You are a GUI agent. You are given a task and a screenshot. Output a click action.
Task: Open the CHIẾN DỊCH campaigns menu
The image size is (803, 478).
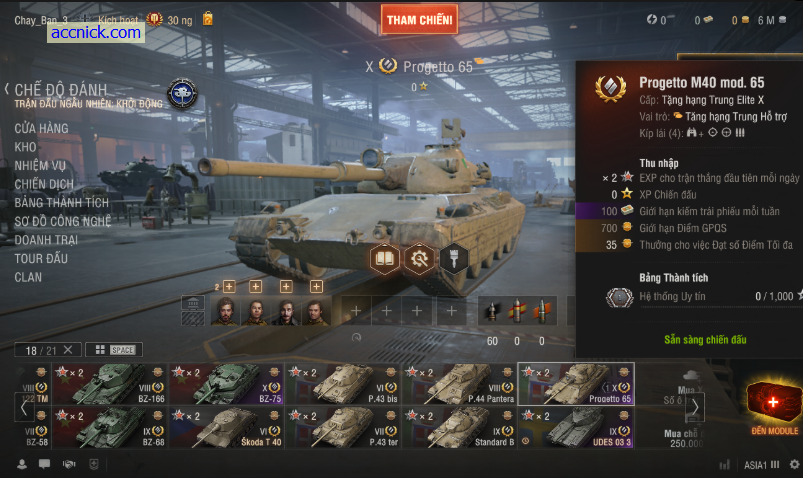click(44, 184)
